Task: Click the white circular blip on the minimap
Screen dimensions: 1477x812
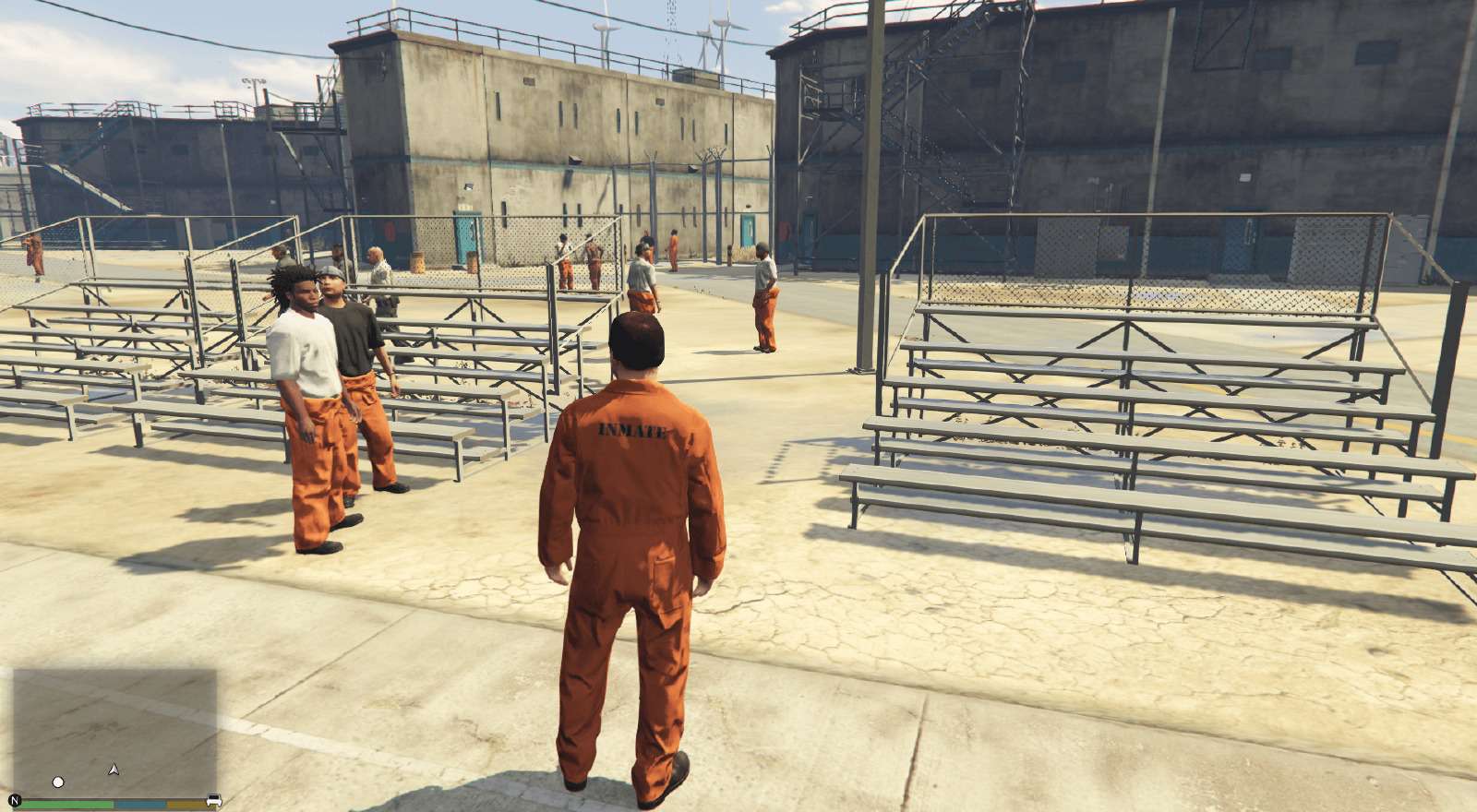Action: tap(58, 782)
